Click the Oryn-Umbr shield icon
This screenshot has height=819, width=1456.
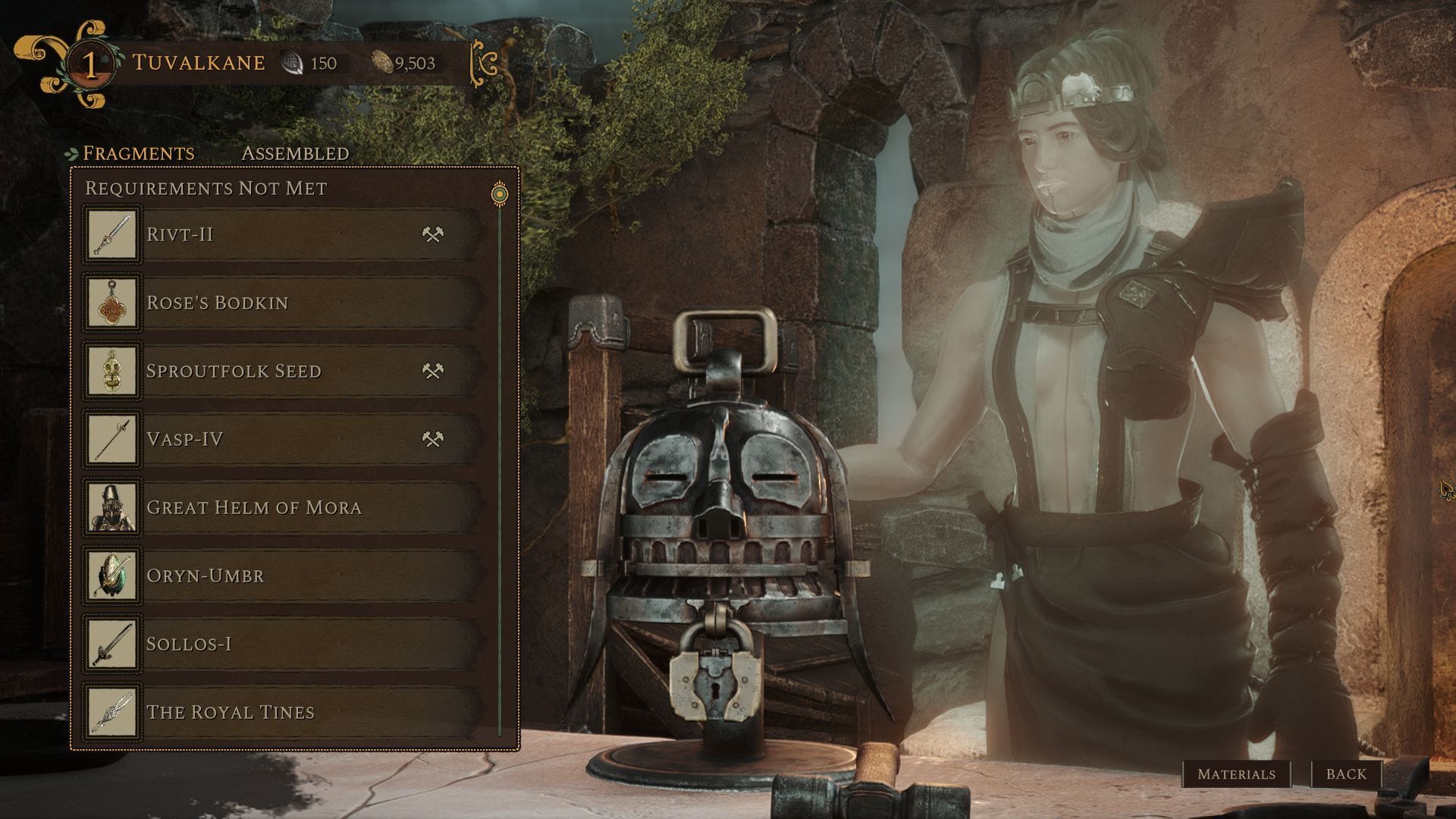(x=111, y=575)
